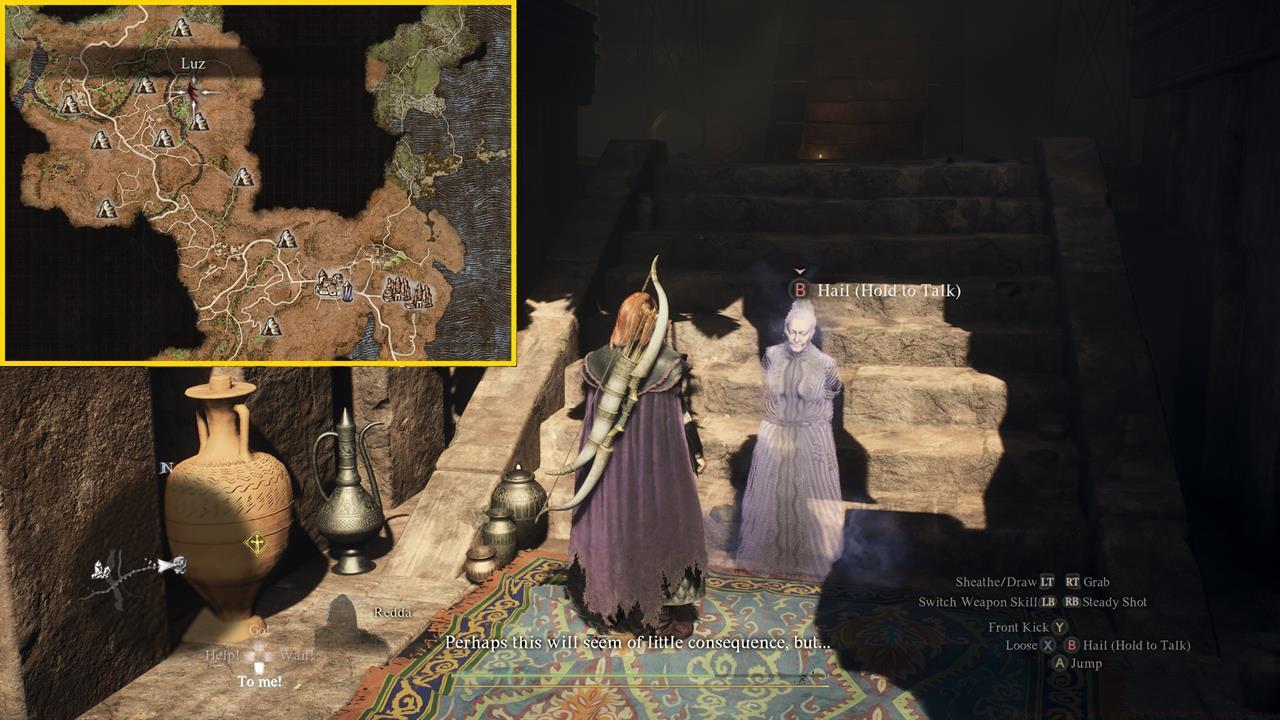This screenshot has height=720, width=1280.
Task: Click the A Jump button glyph
Action: point(1062,663)
